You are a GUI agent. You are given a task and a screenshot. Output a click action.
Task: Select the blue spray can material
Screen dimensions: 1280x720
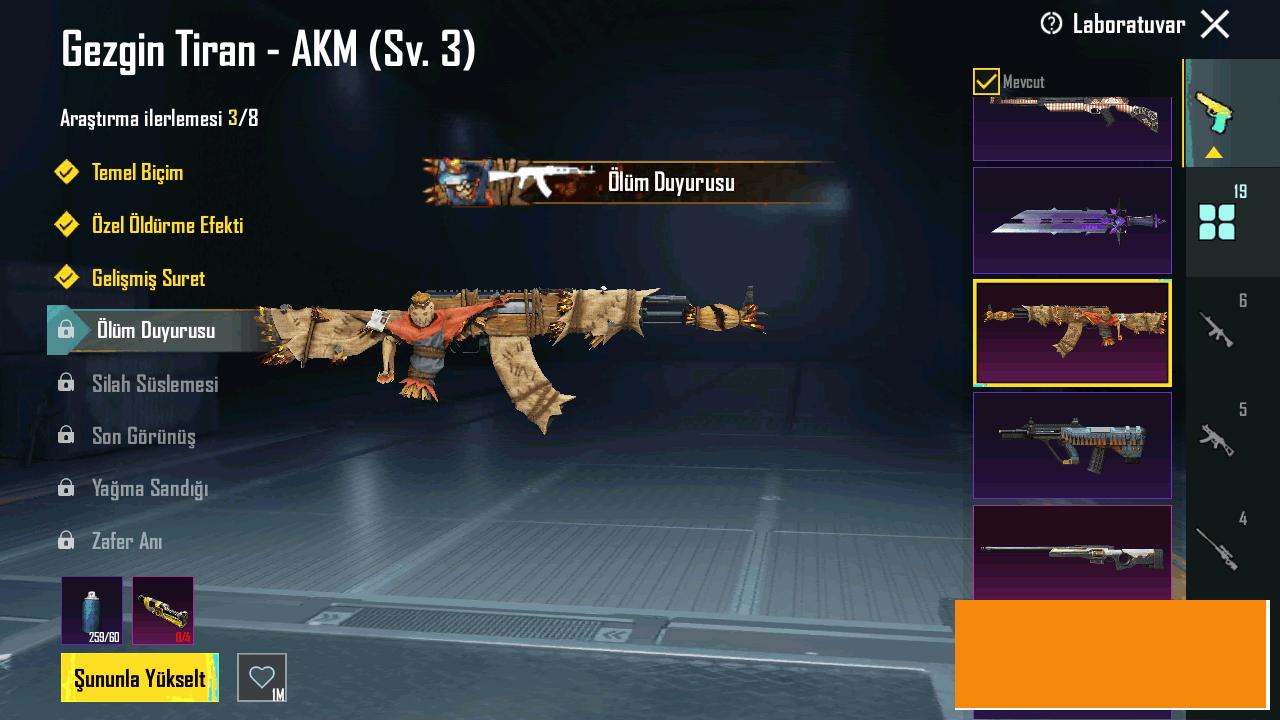click(92, 610)
